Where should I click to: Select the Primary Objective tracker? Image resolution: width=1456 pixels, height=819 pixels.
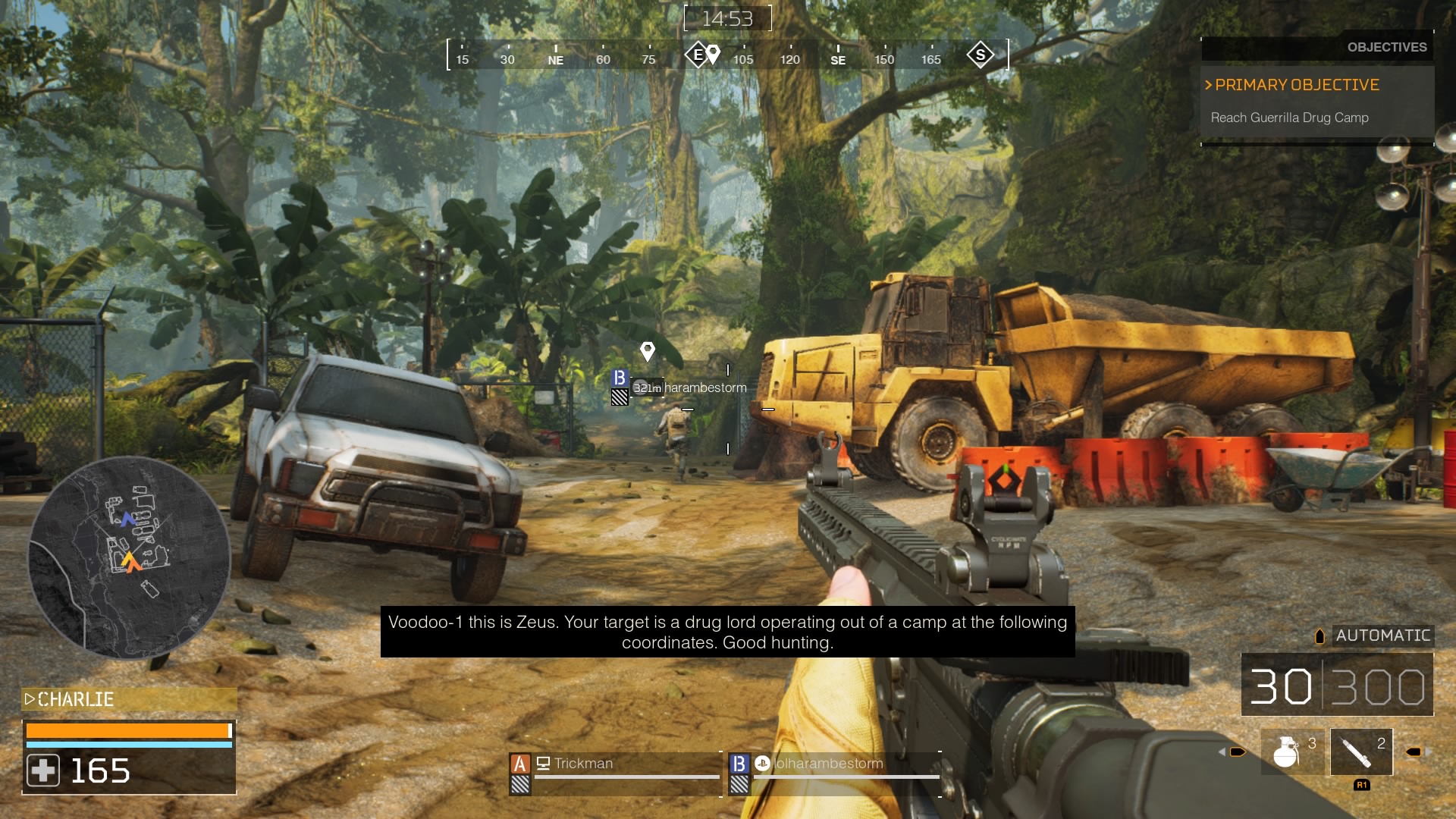point(1297,85)
